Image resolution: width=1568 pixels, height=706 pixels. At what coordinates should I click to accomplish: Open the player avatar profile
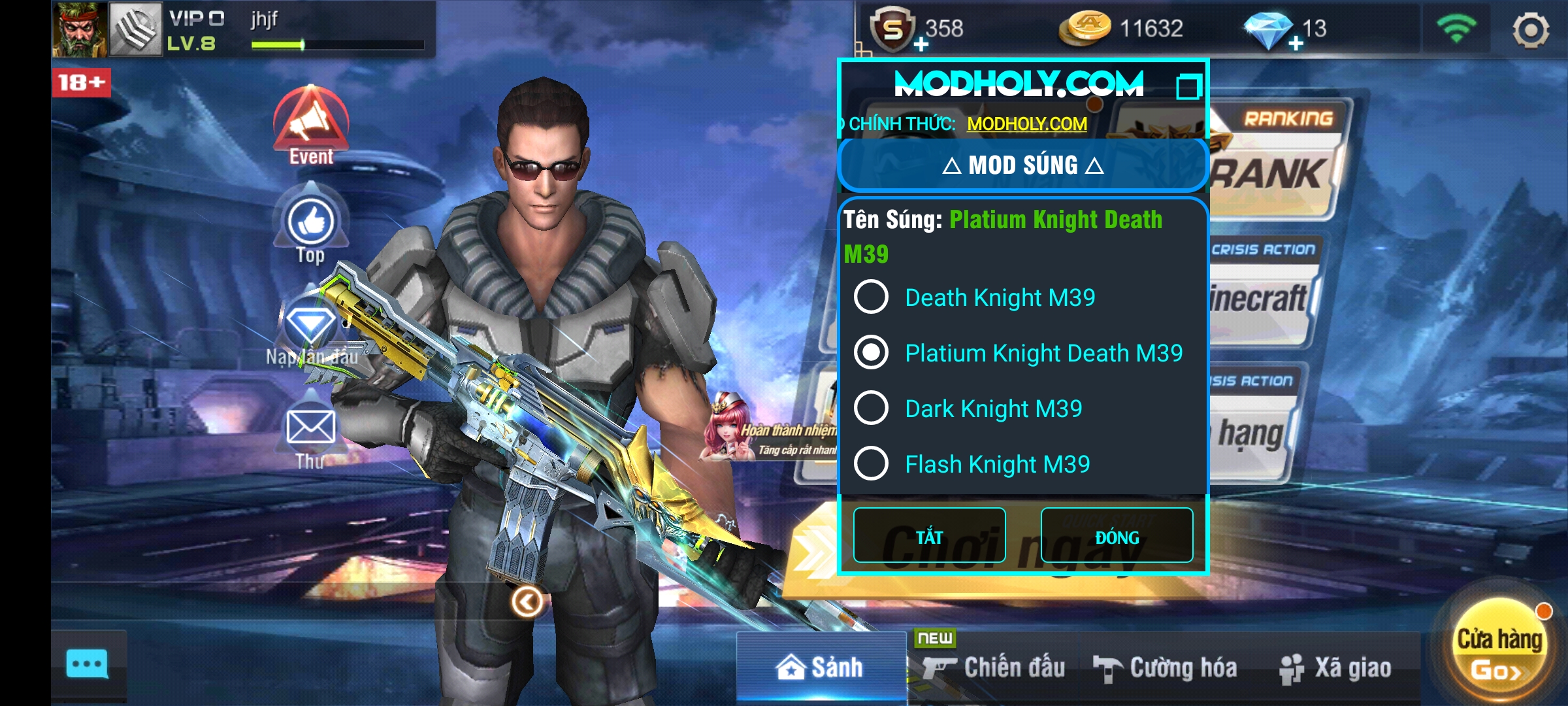coord(80,29)
